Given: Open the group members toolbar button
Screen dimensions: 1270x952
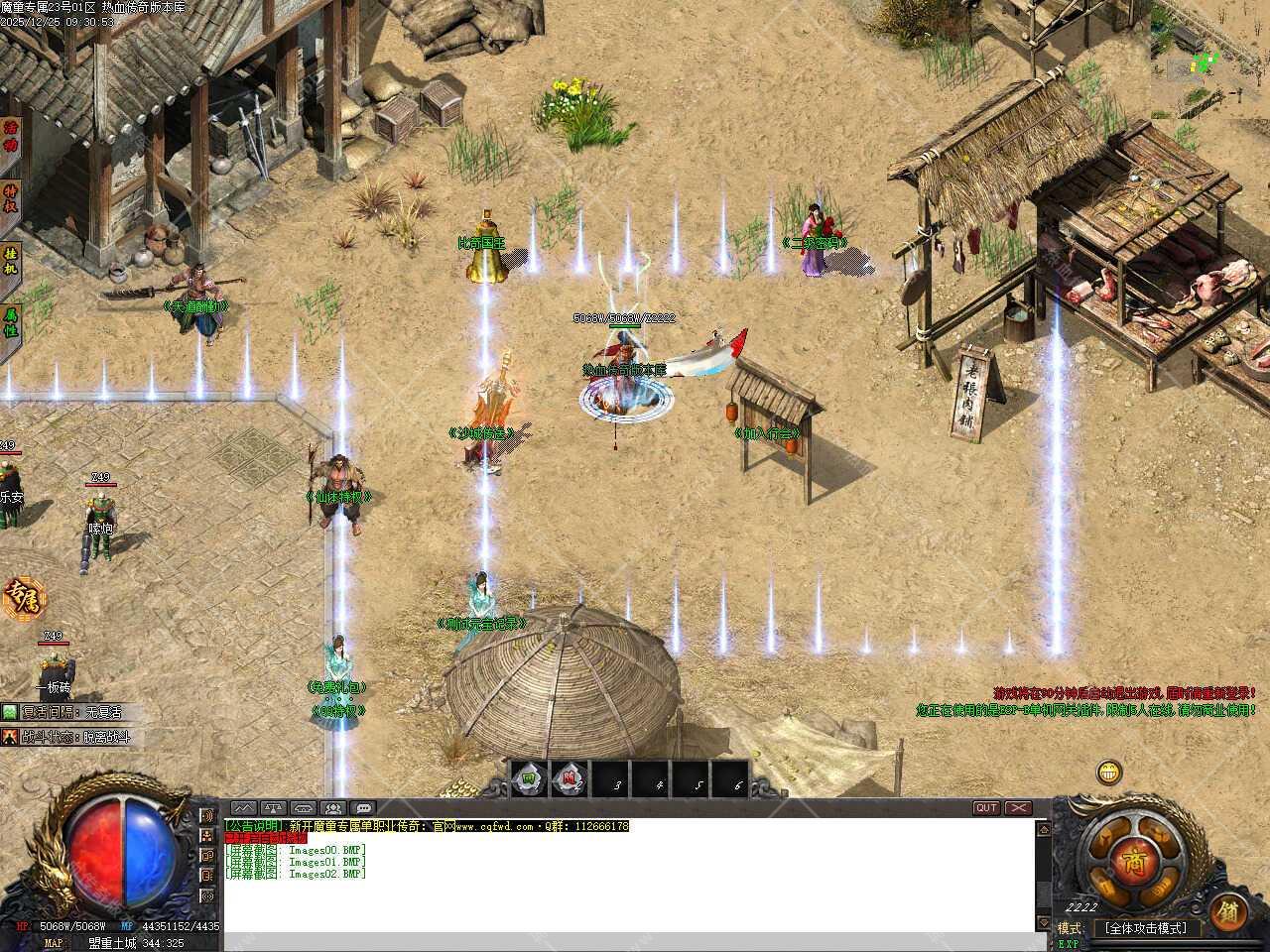Looking at the screenshot, I should click(334, 808).
